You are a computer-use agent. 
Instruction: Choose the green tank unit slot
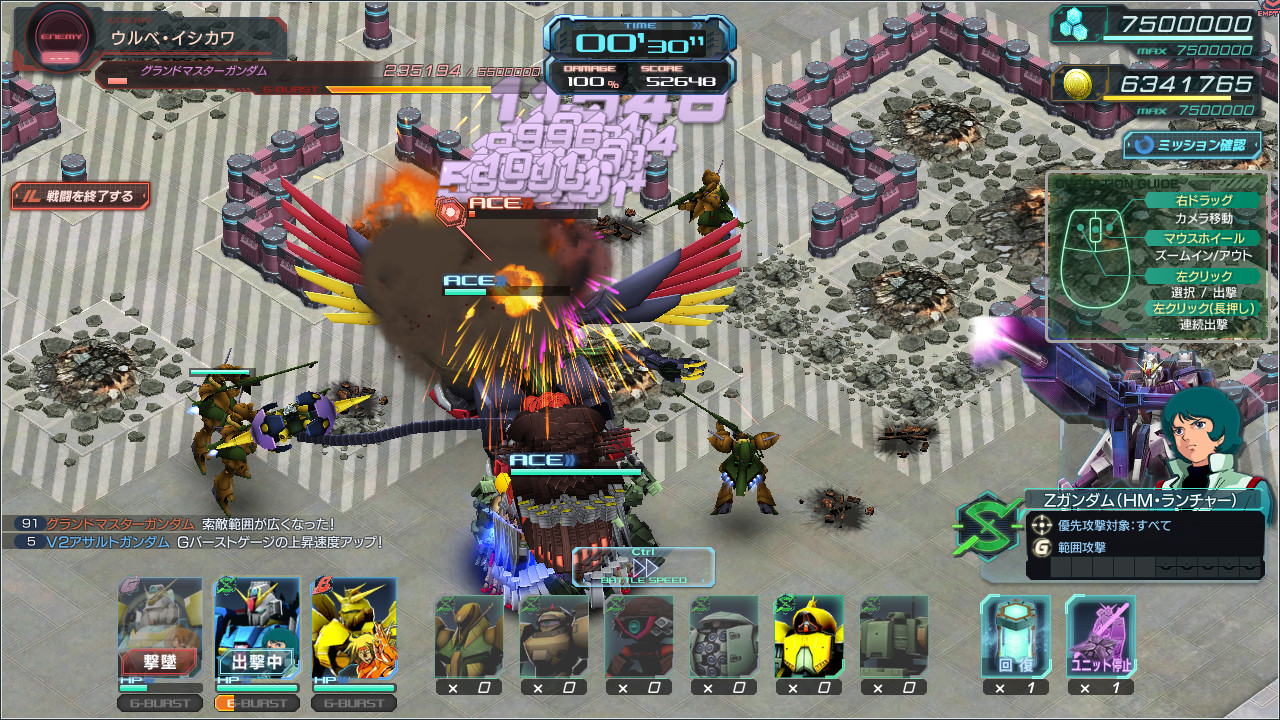893,636
